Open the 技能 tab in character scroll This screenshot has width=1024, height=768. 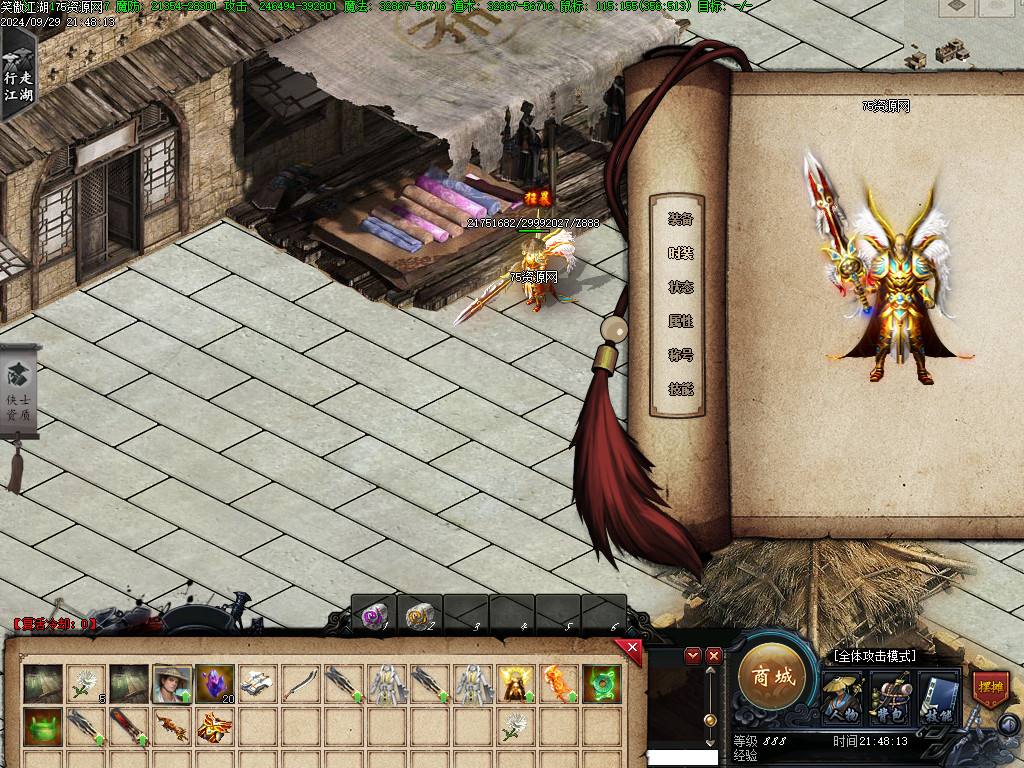tap(681, 389)
